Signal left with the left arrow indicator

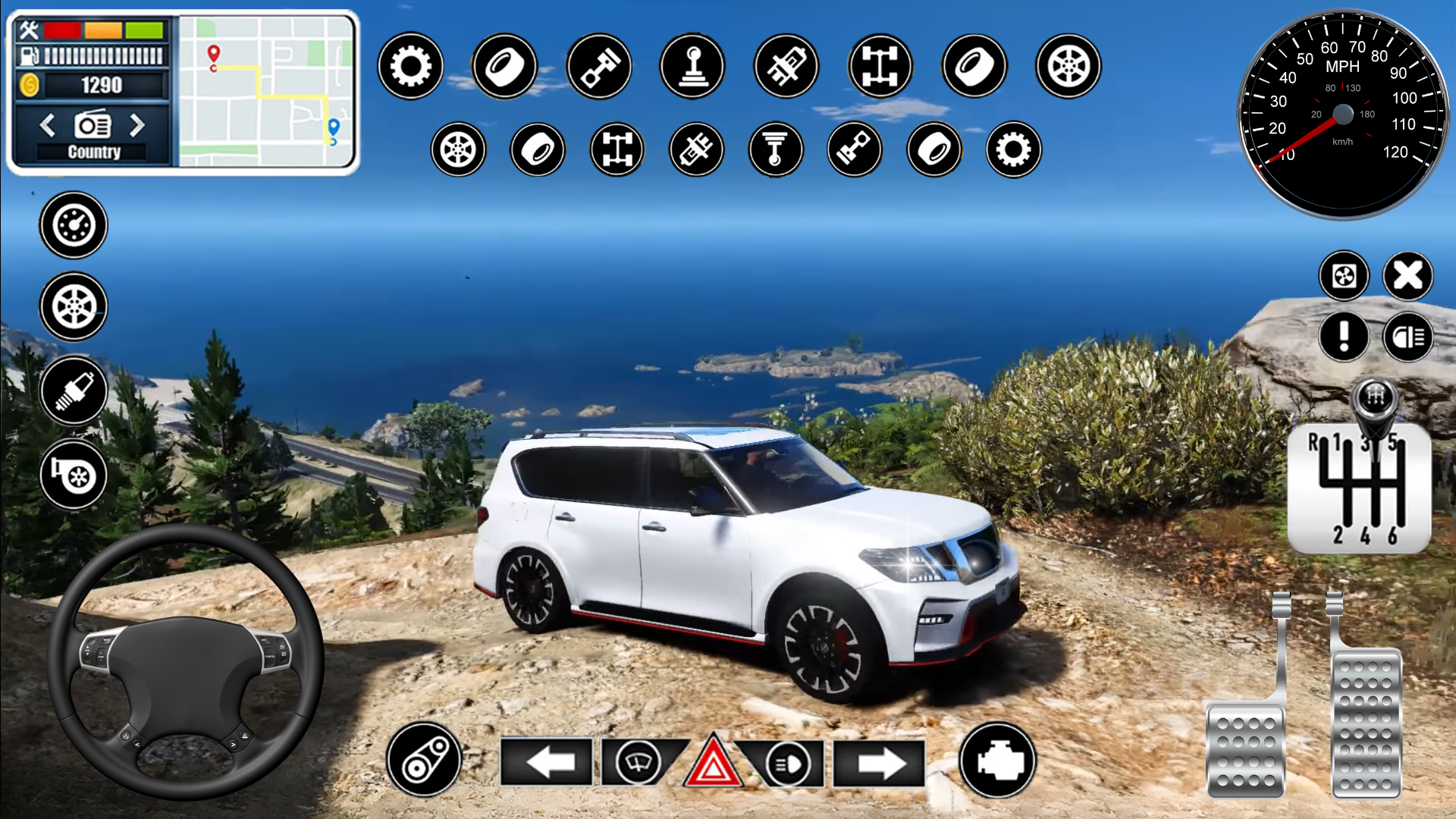547,762
